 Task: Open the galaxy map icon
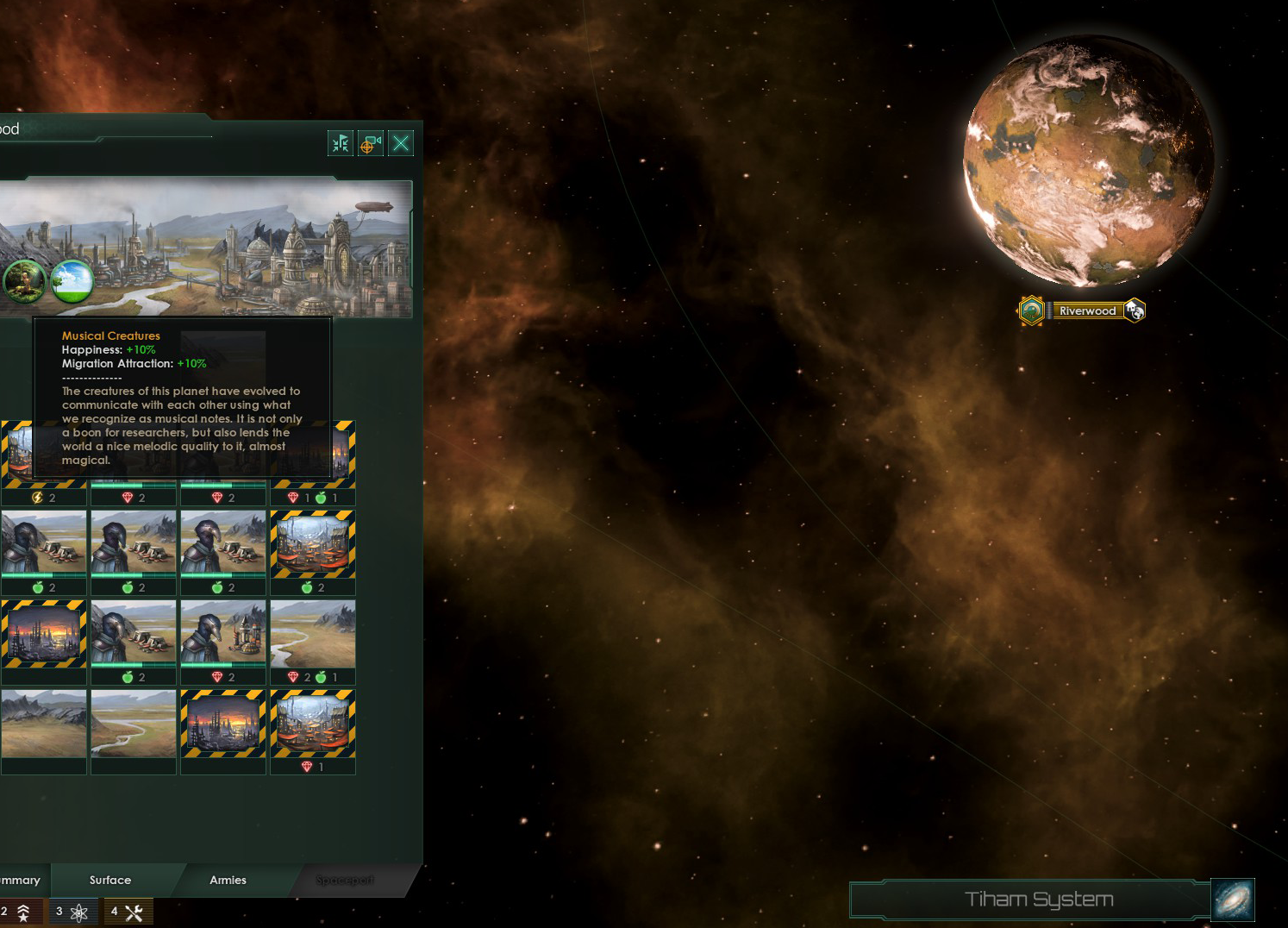pos(1233,900)
